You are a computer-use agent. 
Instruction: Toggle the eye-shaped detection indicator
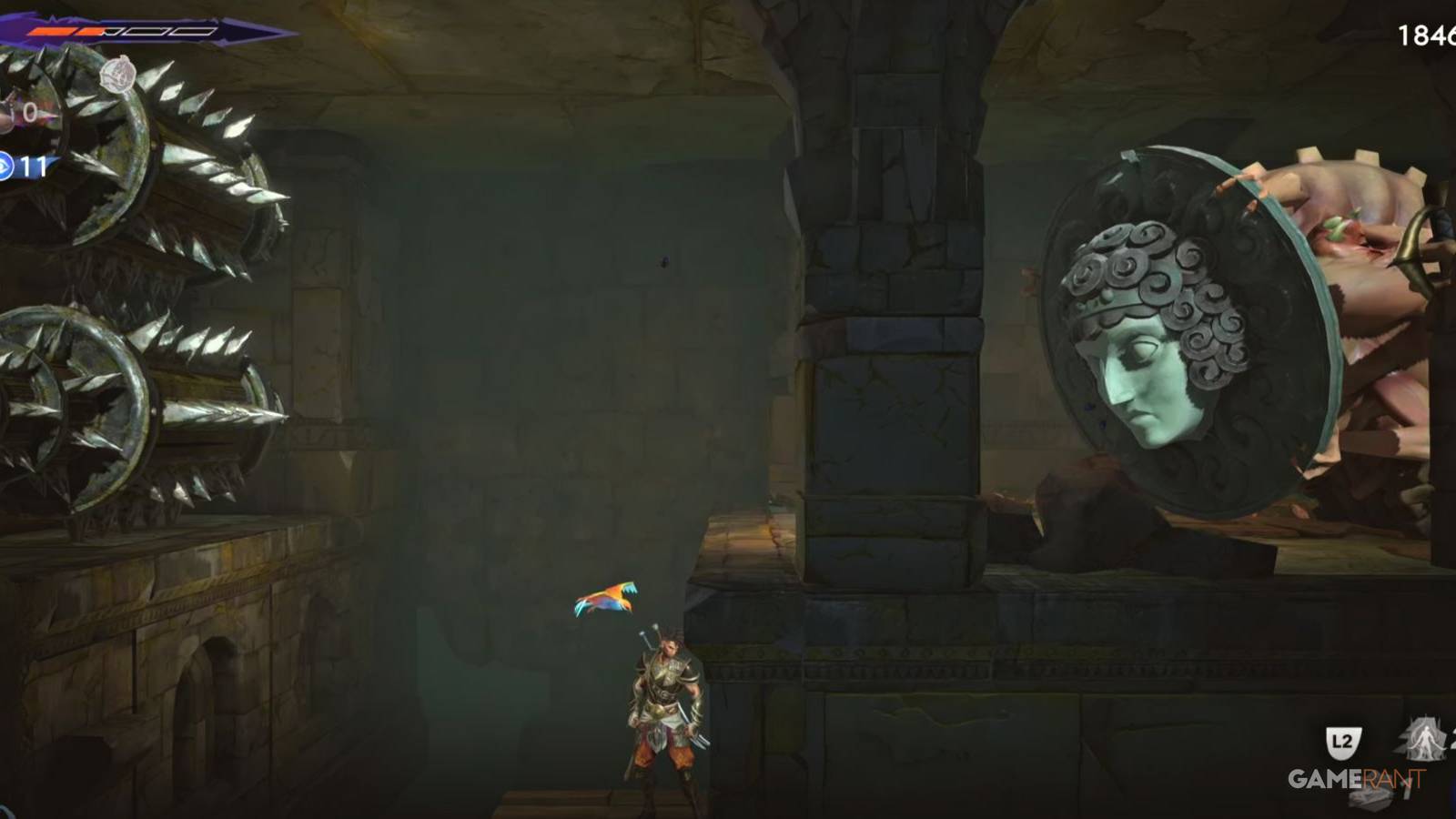tap(7, 166)
